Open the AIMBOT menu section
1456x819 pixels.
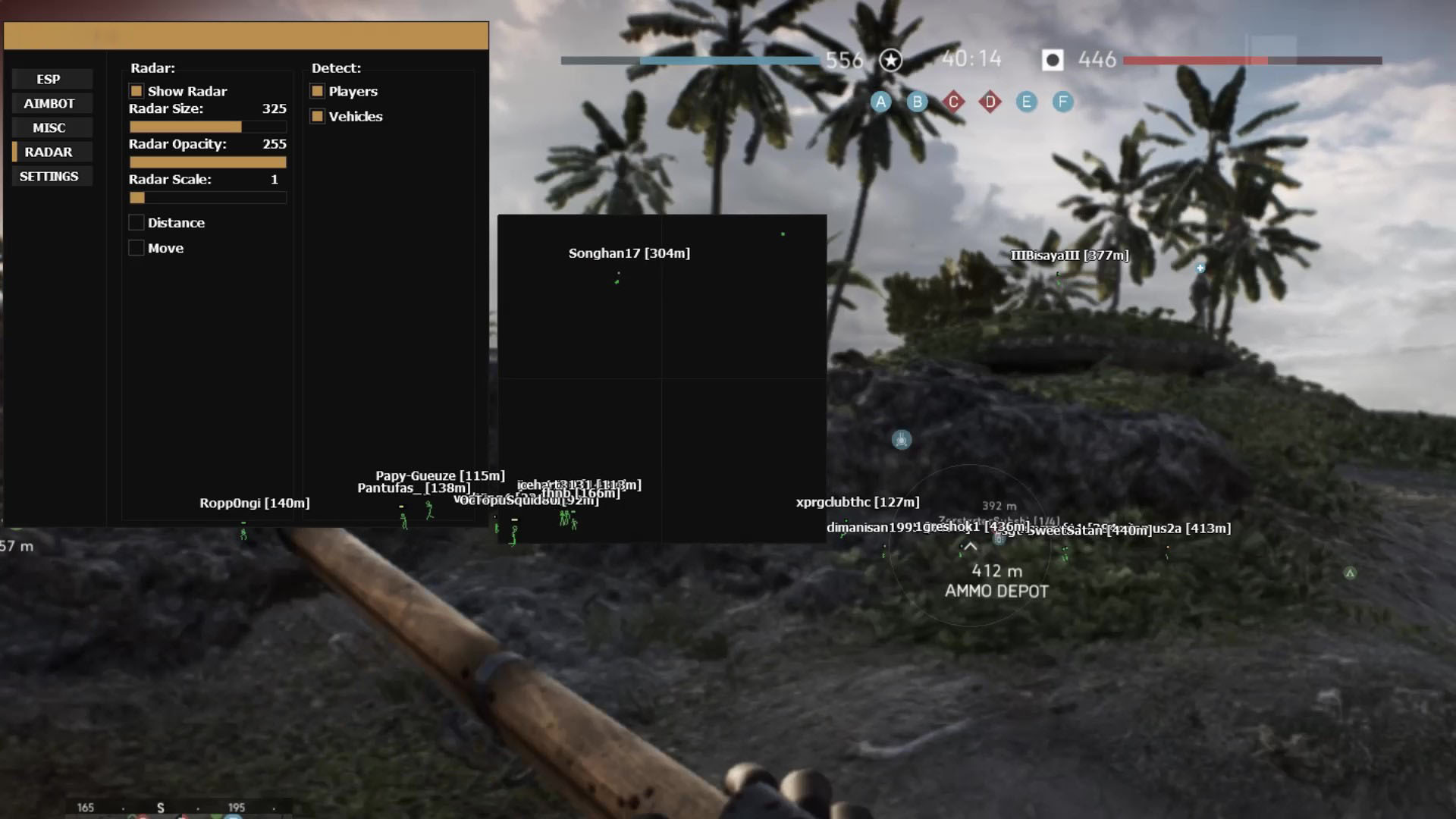coord(51,103)
